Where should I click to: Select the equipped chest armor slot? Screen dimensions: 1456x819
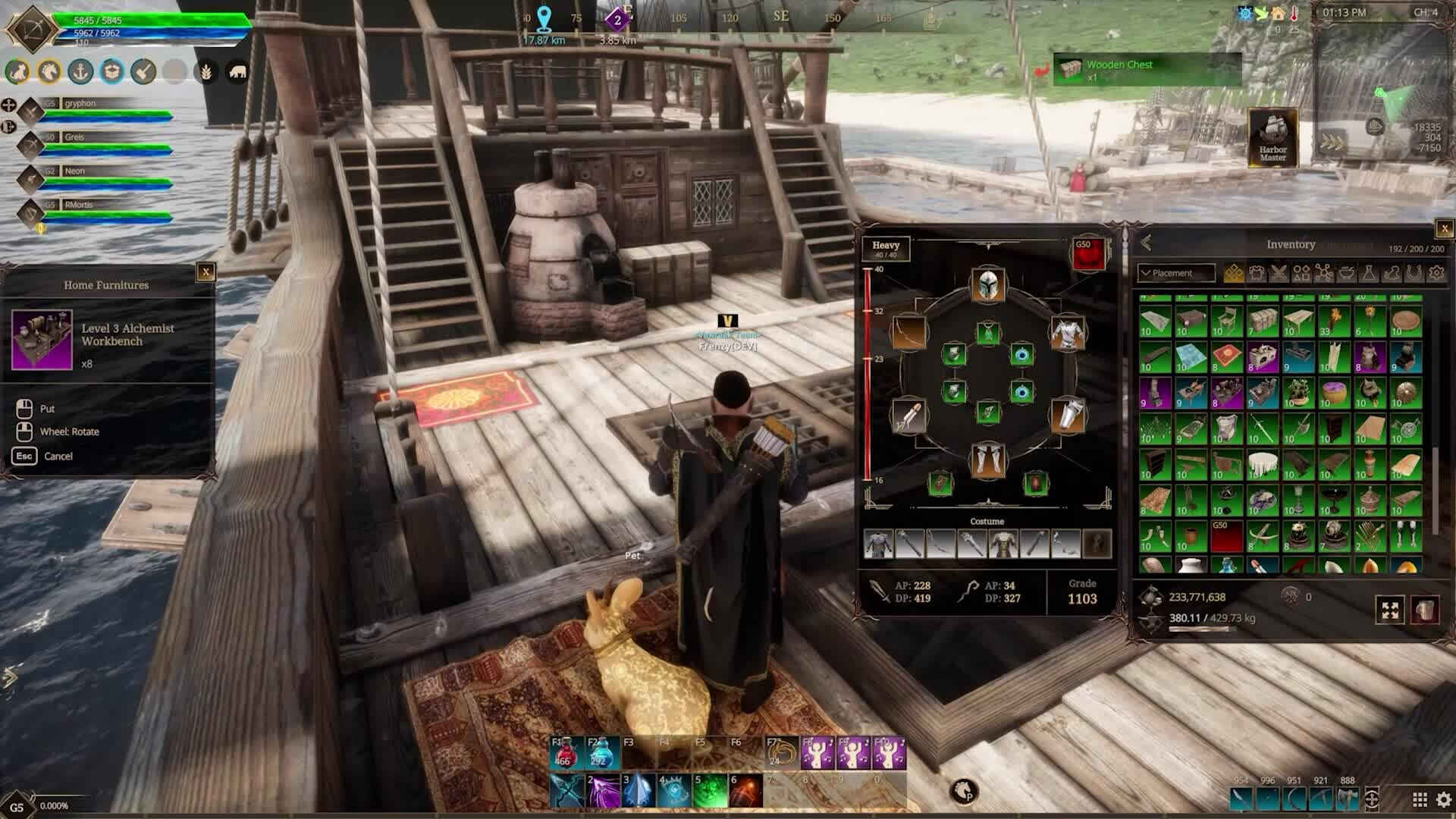(1067, 333)
